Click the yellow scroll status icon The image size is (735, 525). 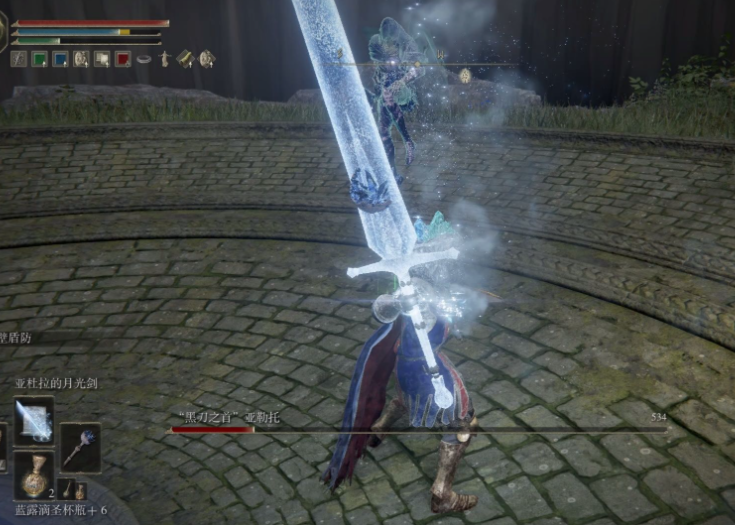click(185, 59)
